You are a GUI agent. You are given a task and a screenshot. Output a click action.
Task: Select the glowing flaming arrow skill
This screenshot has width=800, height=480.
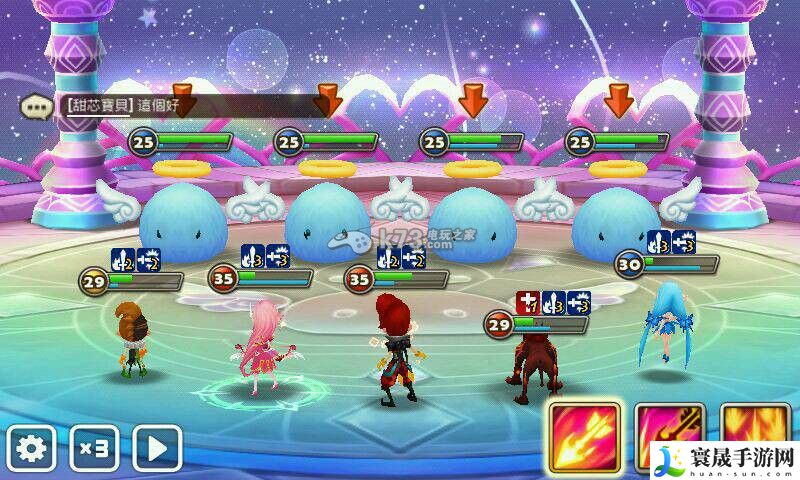[584, 440]
